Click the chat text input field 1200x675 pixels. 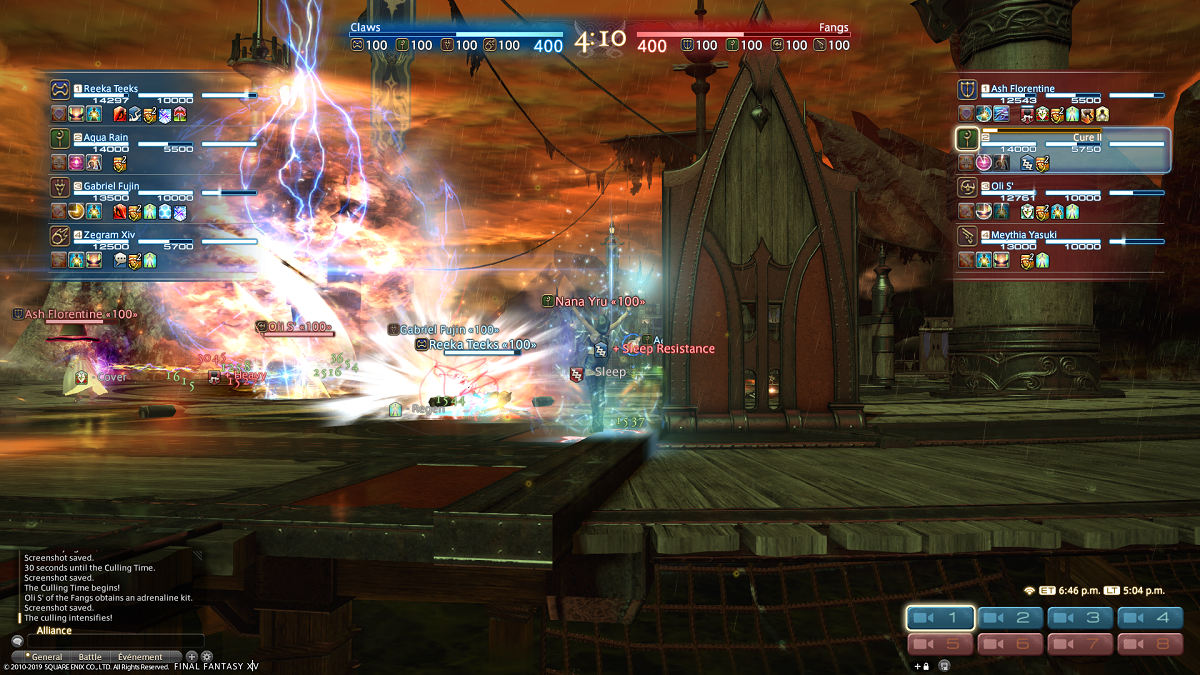(x=115, y=641)
